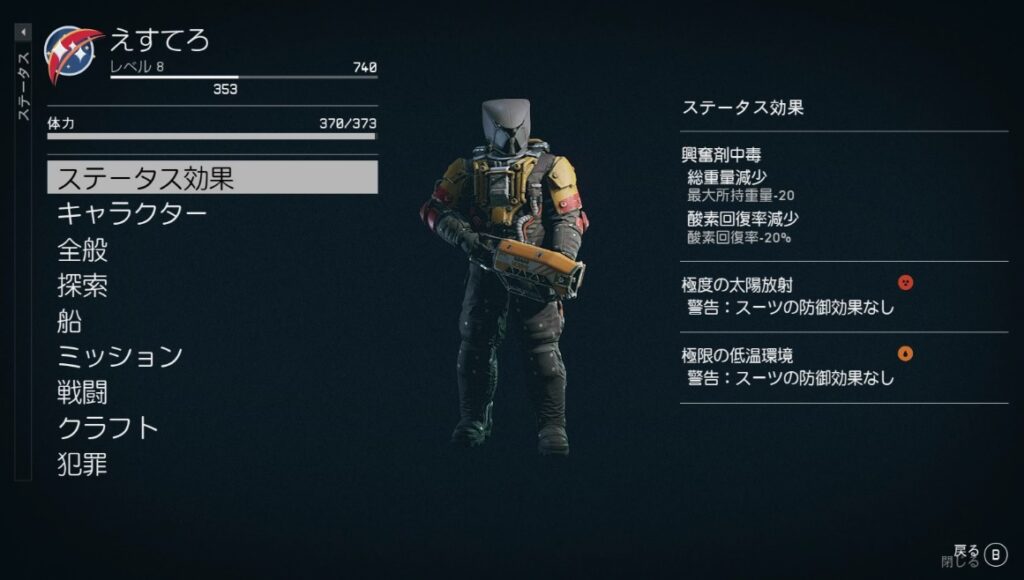
Task: Show the ミッション statistics
Action: pos(120,356)
